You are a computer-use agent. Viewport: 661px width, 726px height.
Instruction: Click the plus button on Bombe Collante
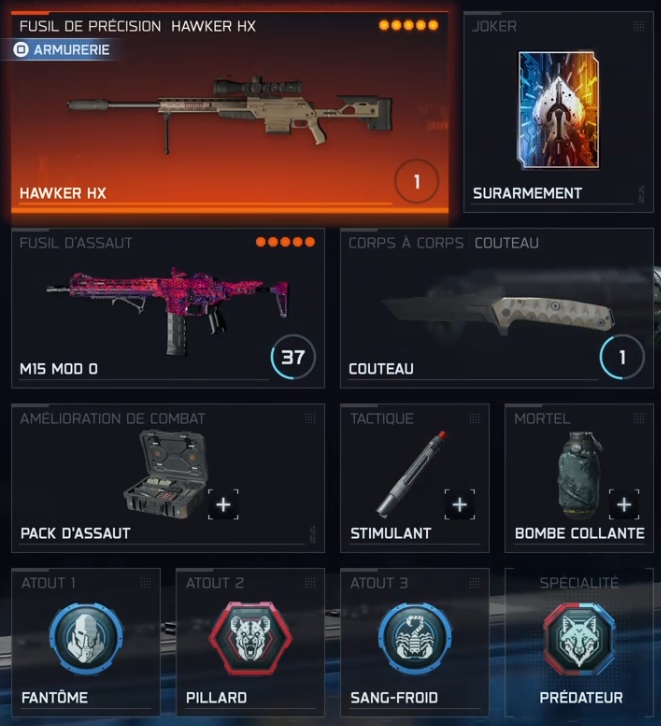[624, 505]
